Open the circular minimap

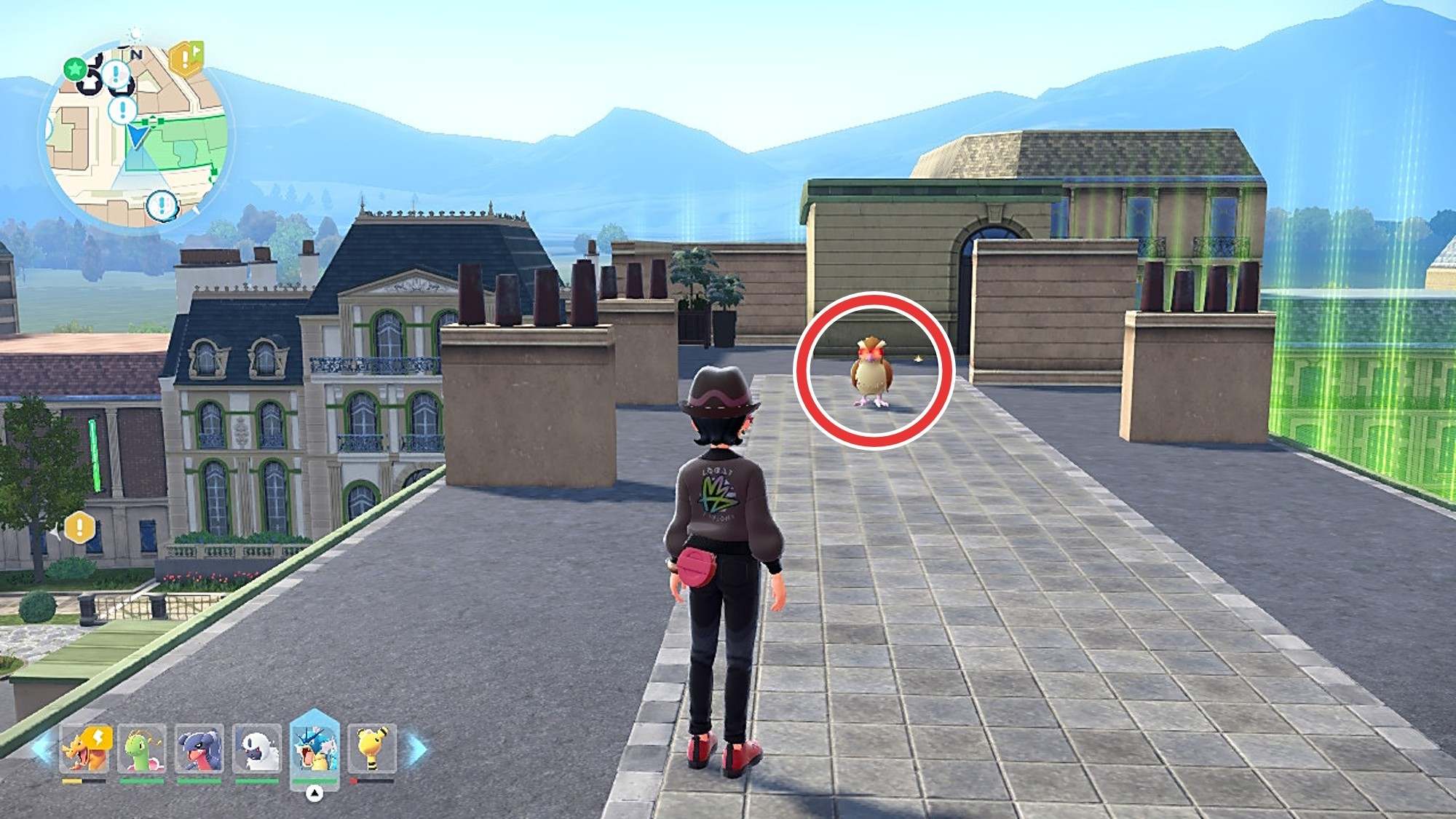point(135,138)
